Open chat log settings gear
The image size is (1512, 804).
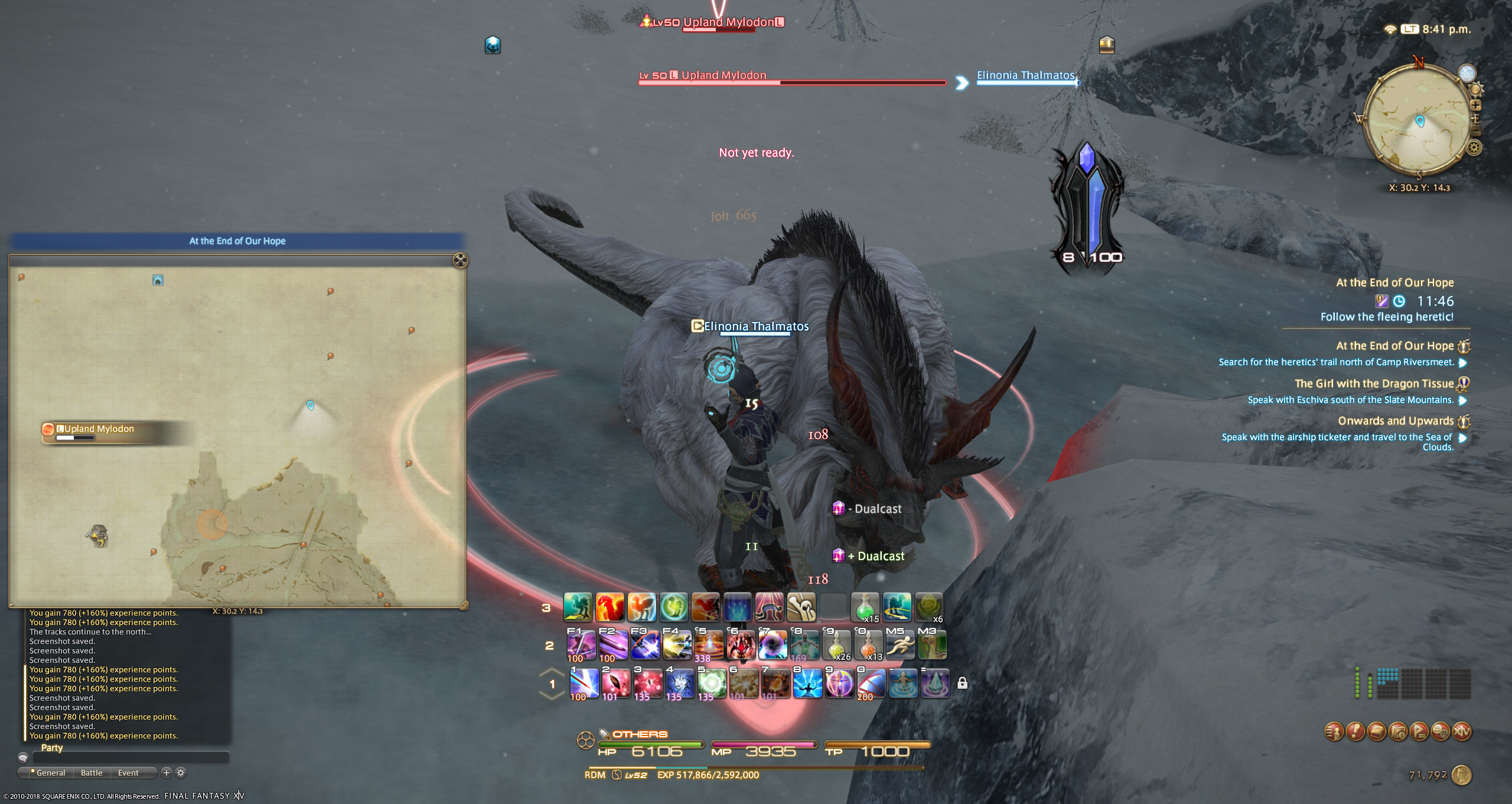coord(181,773)
